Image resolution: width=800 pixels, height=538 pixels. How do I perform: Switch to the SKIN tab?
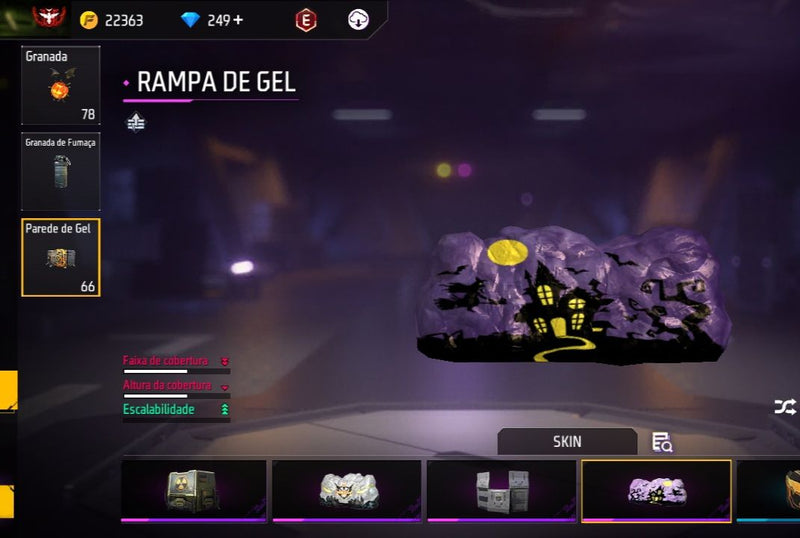[x=567, y=441]
